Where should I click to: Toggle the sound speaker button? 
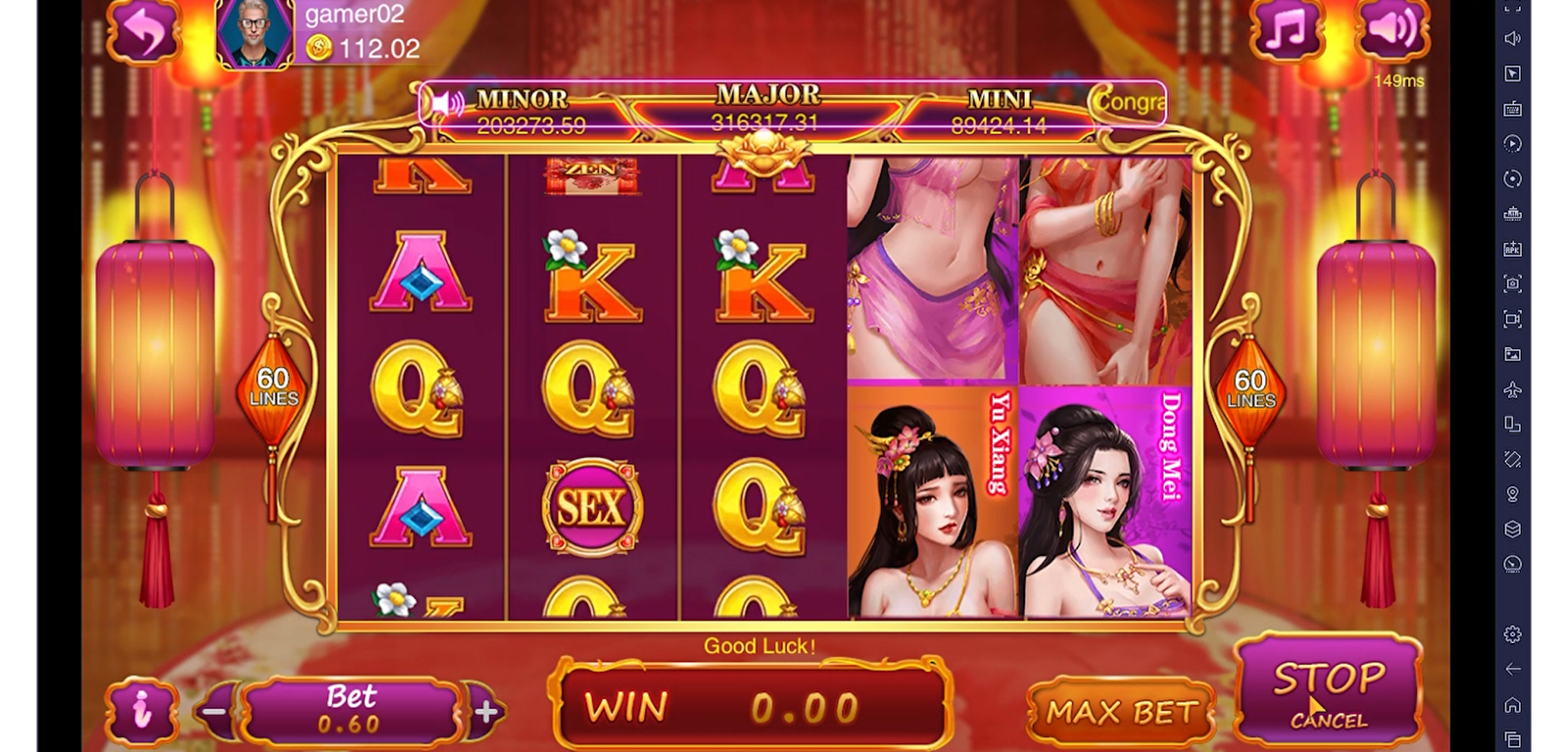point(1392,29)
